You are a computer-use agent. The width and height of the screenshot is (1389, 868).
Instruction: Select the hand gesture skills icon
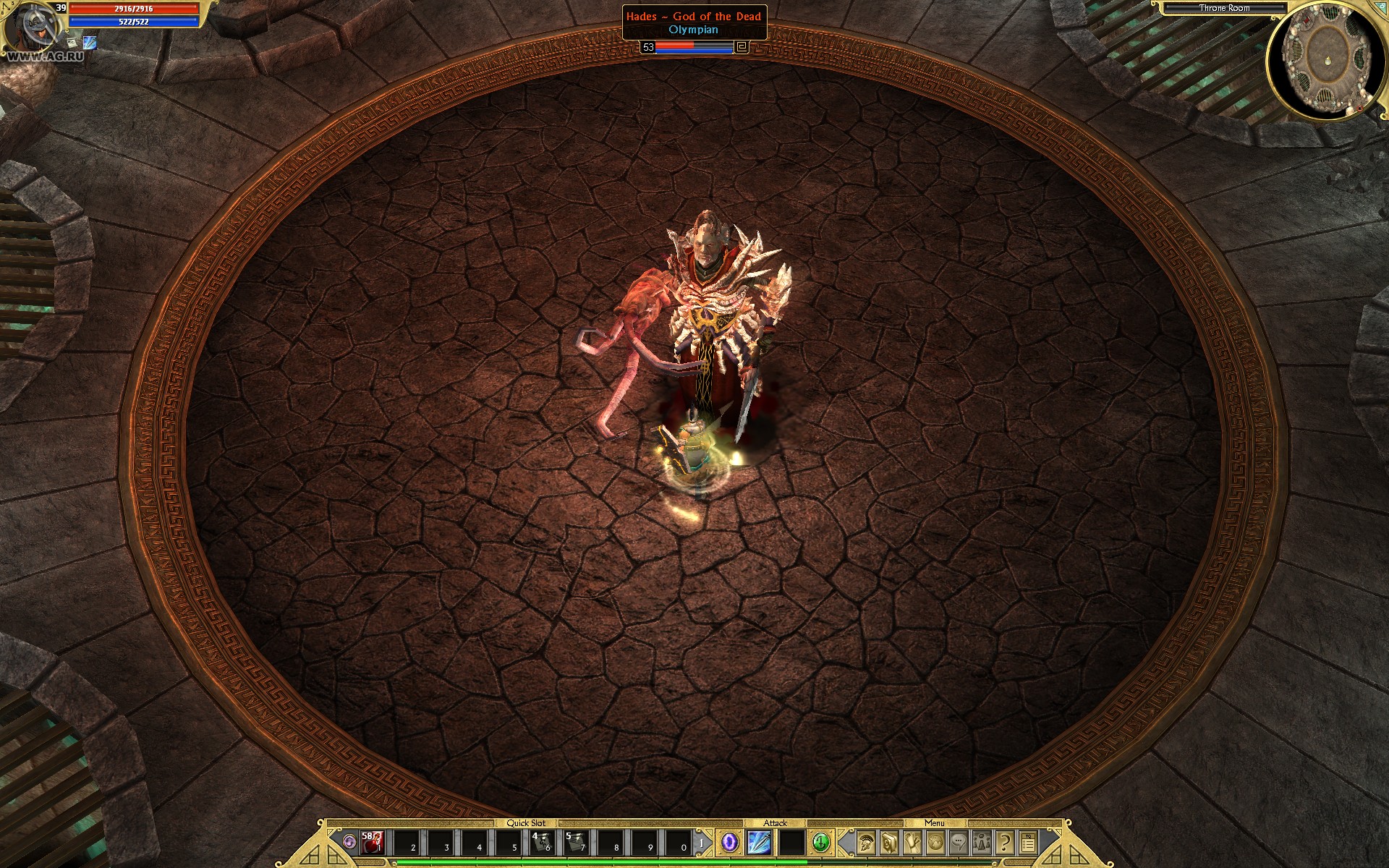pyautogui.click(x=912, y=843)
